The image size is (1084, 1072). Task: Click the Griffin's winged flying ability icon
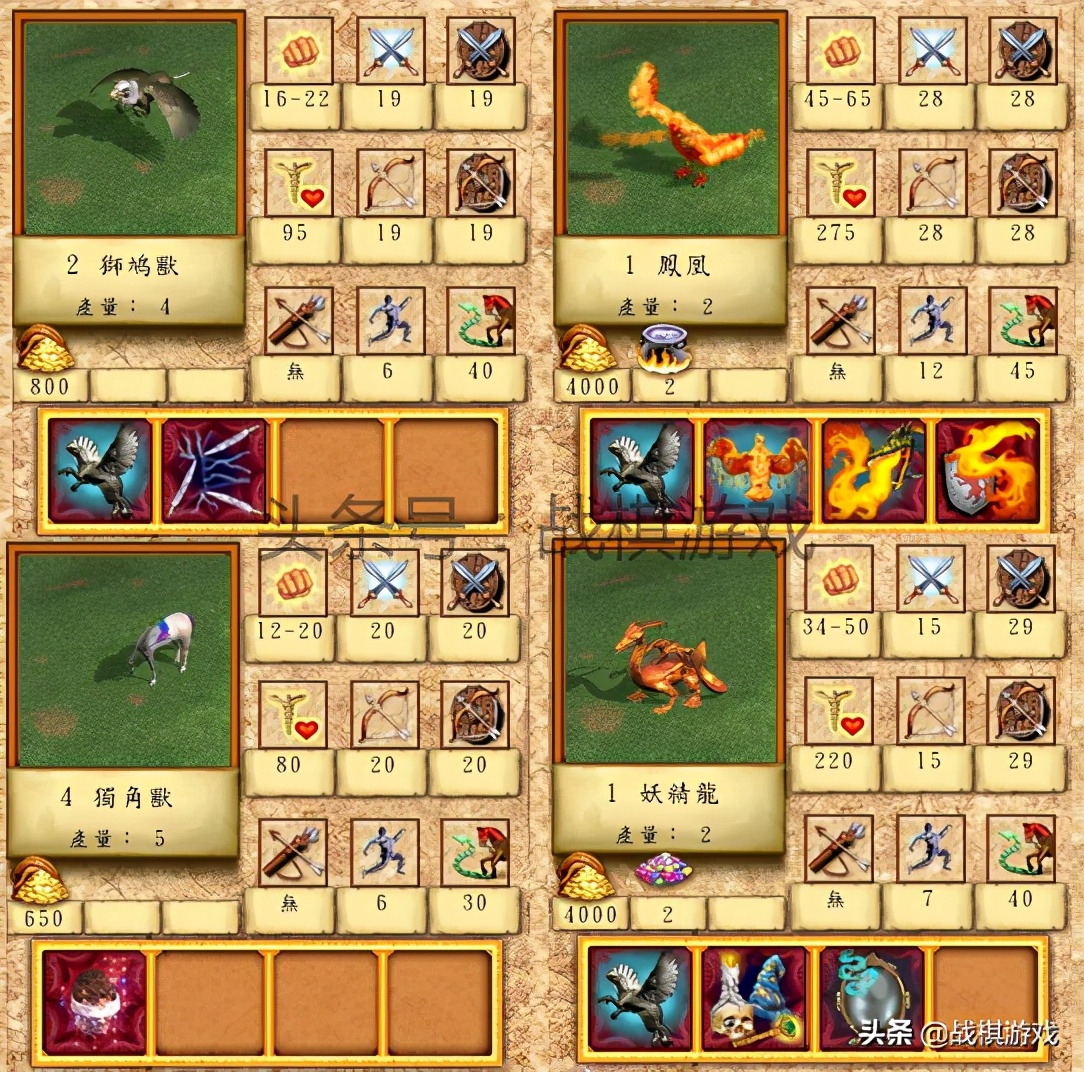(100, 470)
